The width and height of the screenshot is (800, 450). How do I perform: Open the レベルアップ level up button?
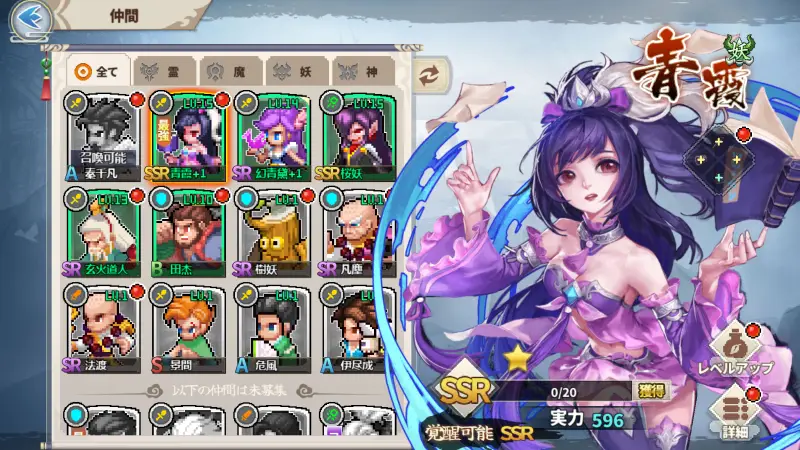click(735, 349)
